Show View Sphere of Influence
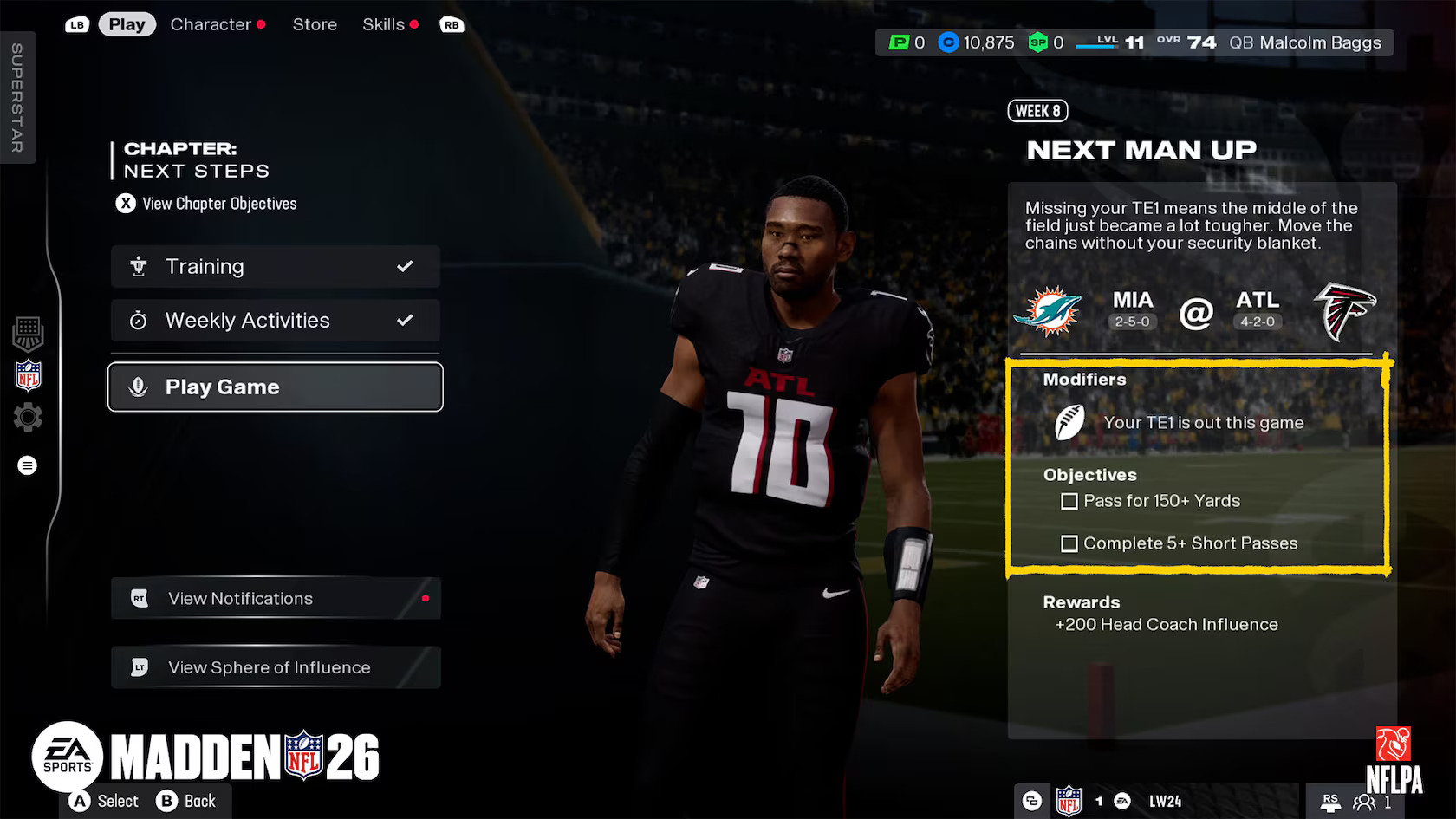The image size is (1456, 819). [275, 667]
